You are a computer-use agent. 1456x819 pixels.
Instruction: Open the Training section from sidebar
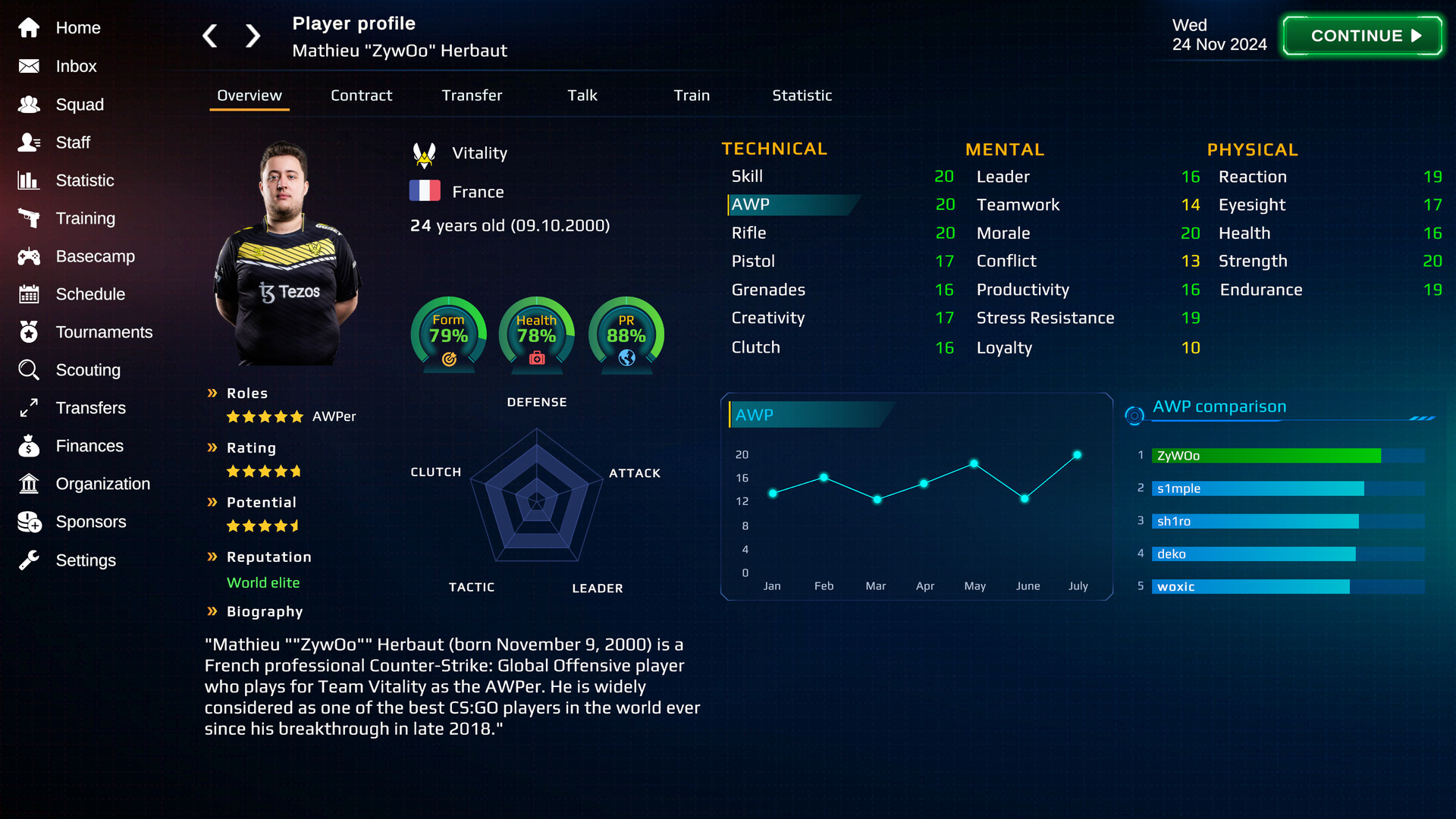pyautogui.click(x=29, y=218)
